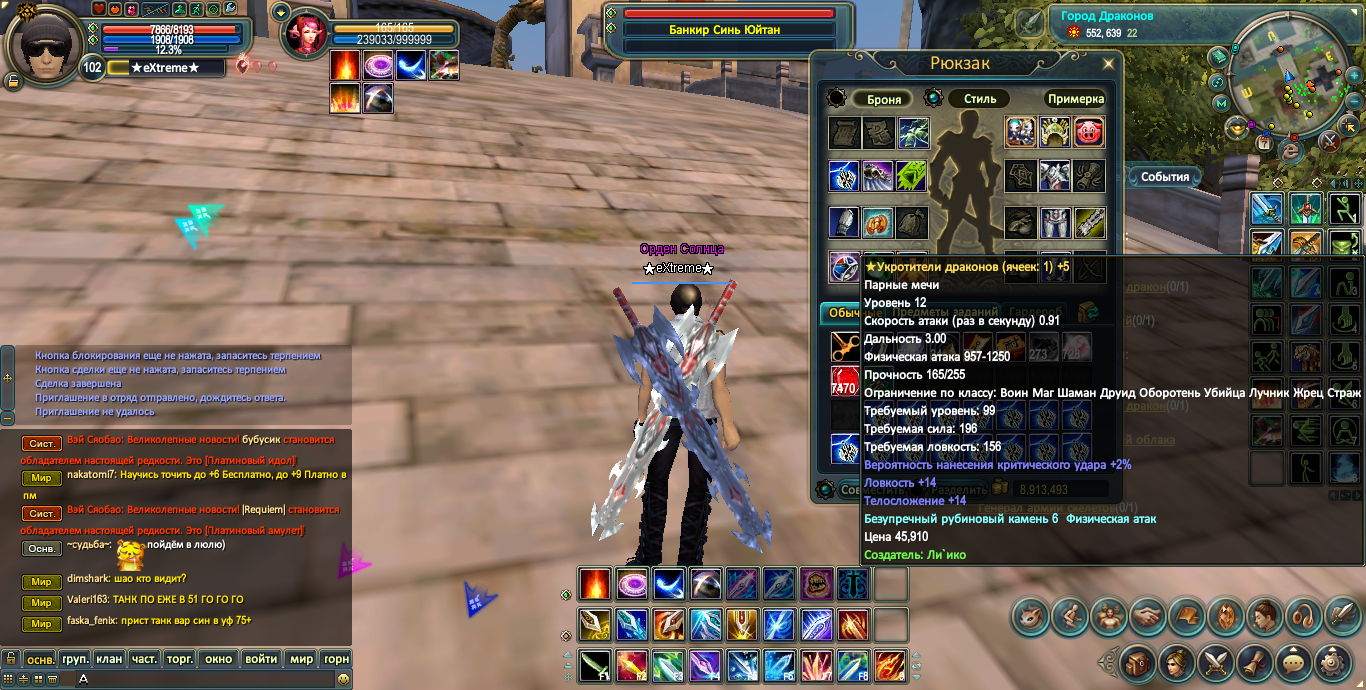The width and height of the screenshot is (1366, 690).
Task: Click the speech bubble chat menu icon
Action: (1294, 662)
